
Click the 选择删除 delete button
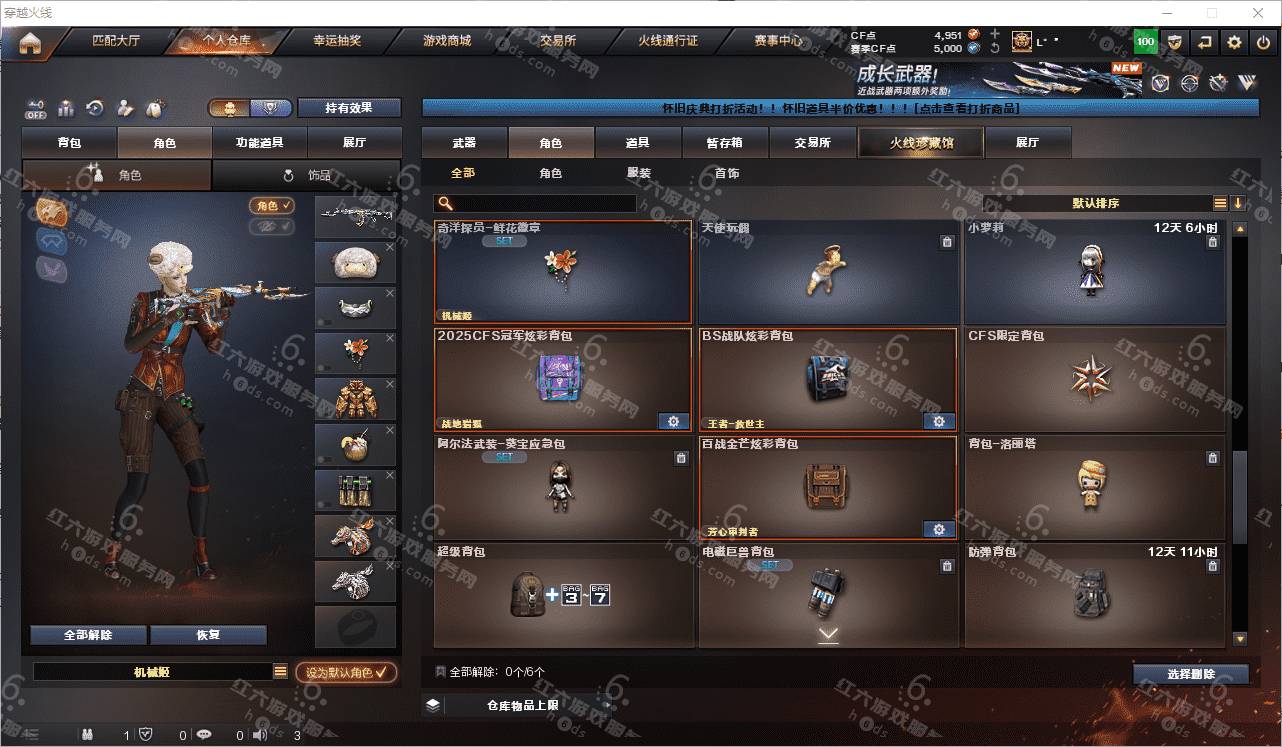1190,674
